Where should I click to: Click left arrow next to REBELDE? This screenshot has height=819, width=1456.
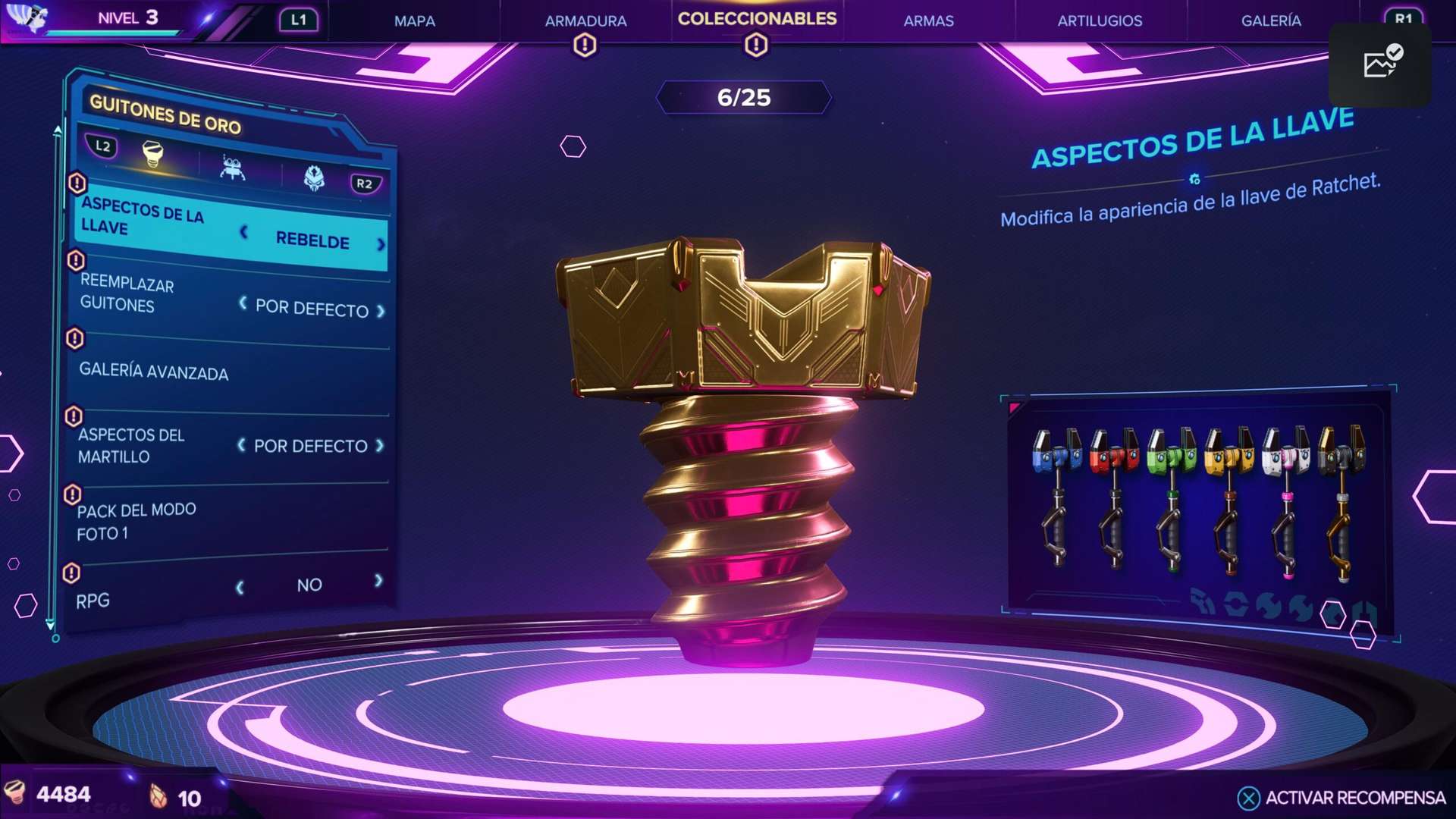click(244, 232)
